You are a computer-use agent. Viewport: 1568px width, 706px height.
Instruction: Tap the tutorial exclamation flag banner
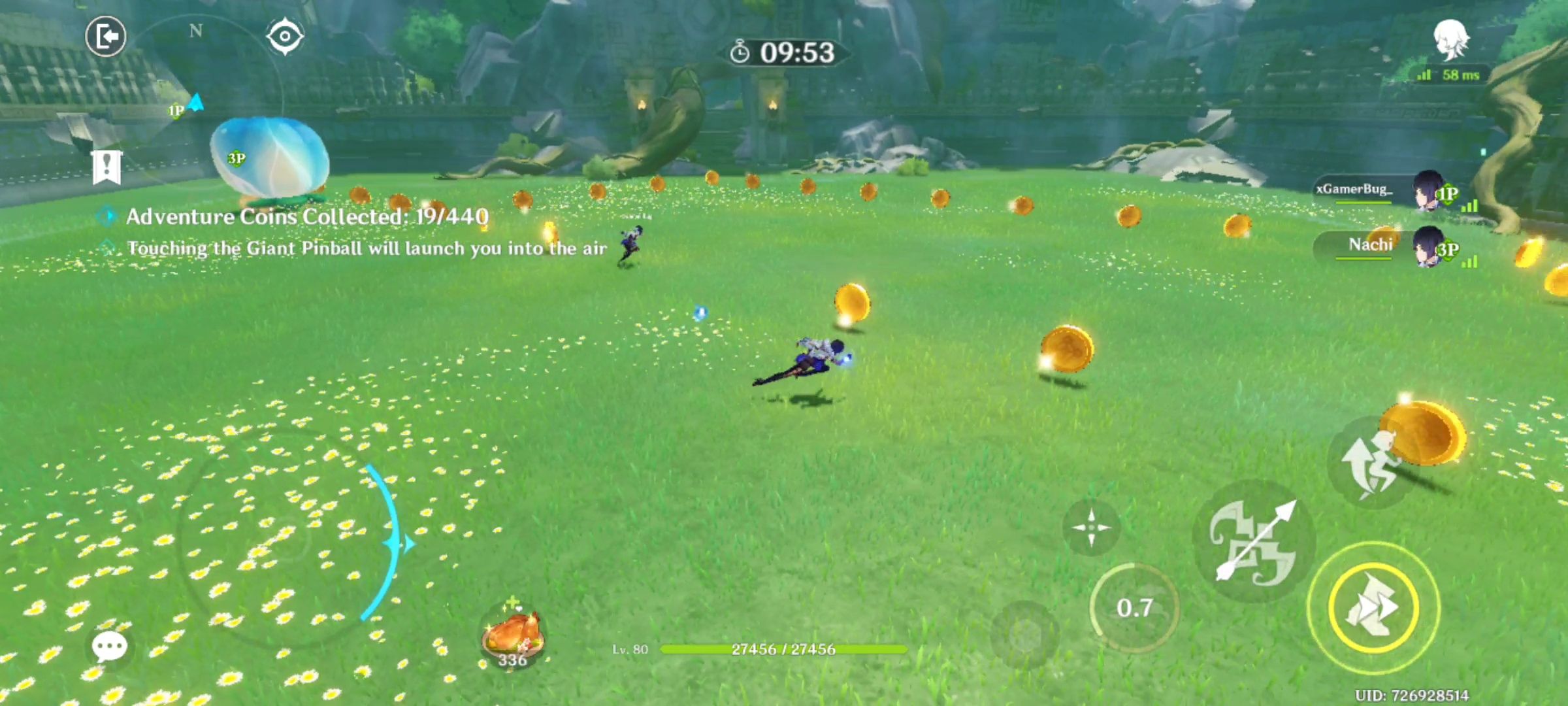tap(106, 165)
